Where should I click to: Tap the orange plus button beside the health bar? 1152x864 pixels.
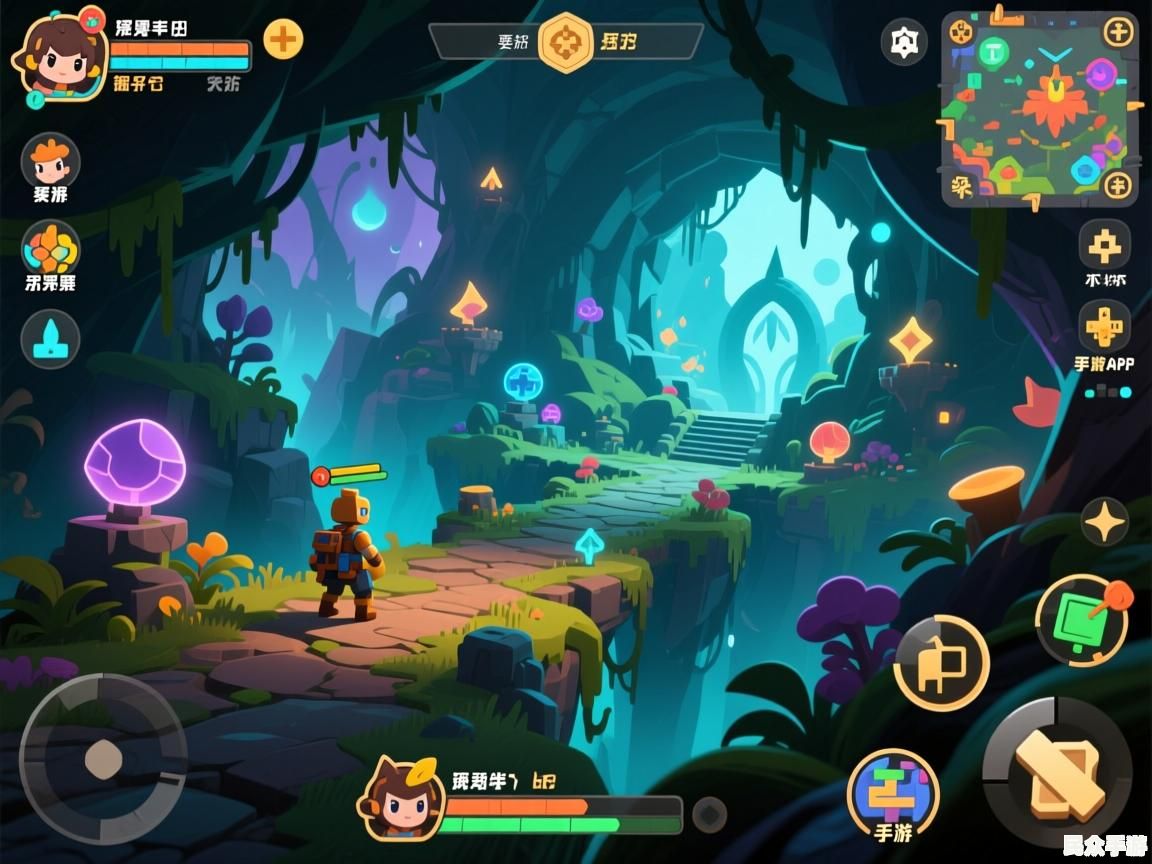point(284,39)
